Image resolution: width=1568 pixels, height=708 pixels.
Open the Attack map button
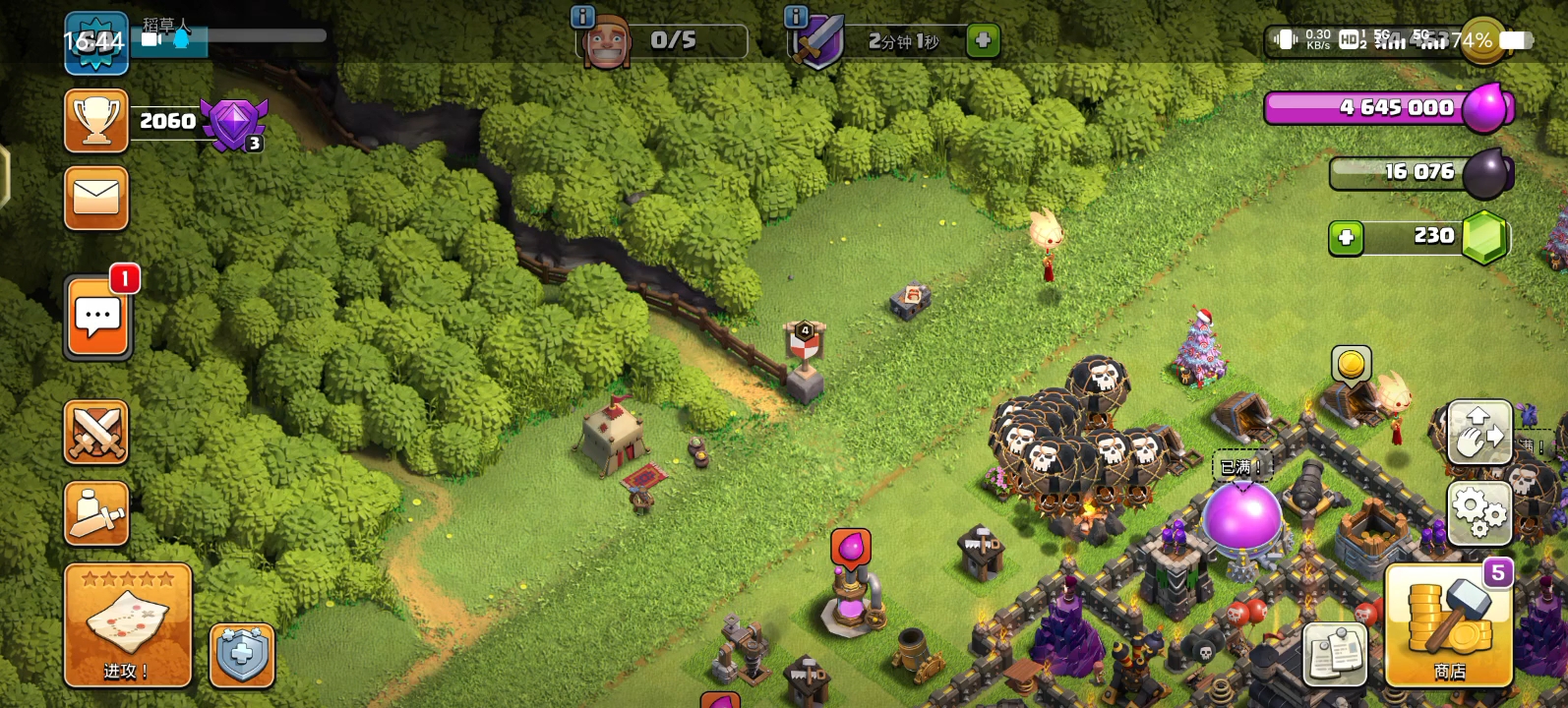click(127, 625)
